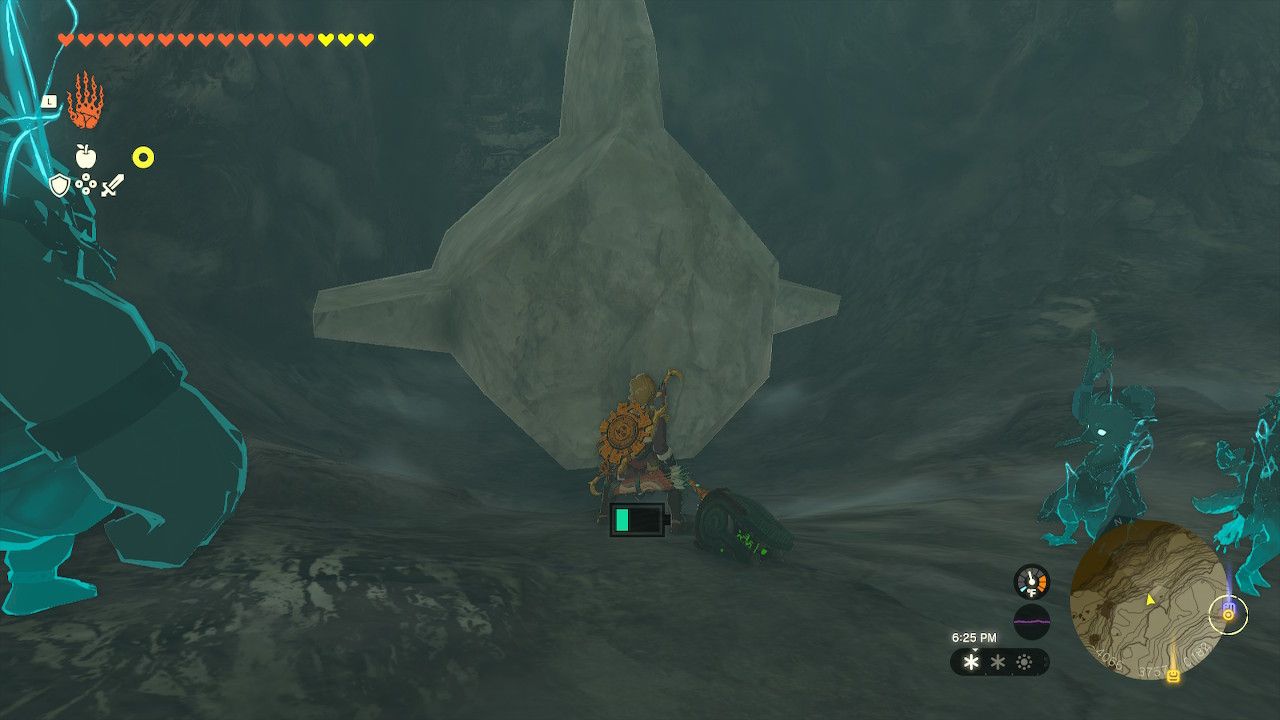Select the sword weapon icon
The image size is (1280, 720).
(x=112, y=186)
